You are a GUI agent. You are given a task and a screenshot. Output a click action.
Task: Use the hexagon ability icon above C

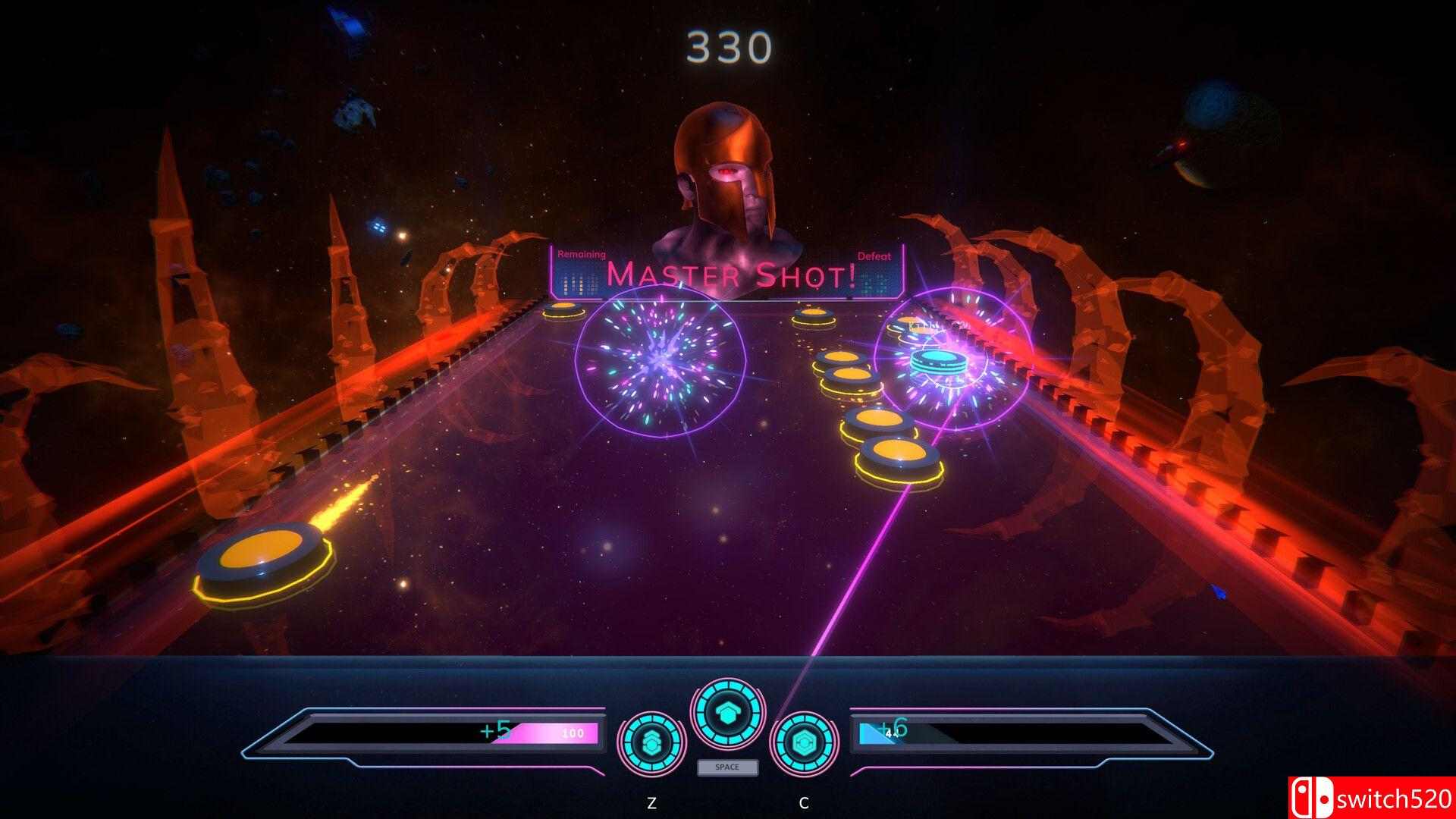coord(804,742)
